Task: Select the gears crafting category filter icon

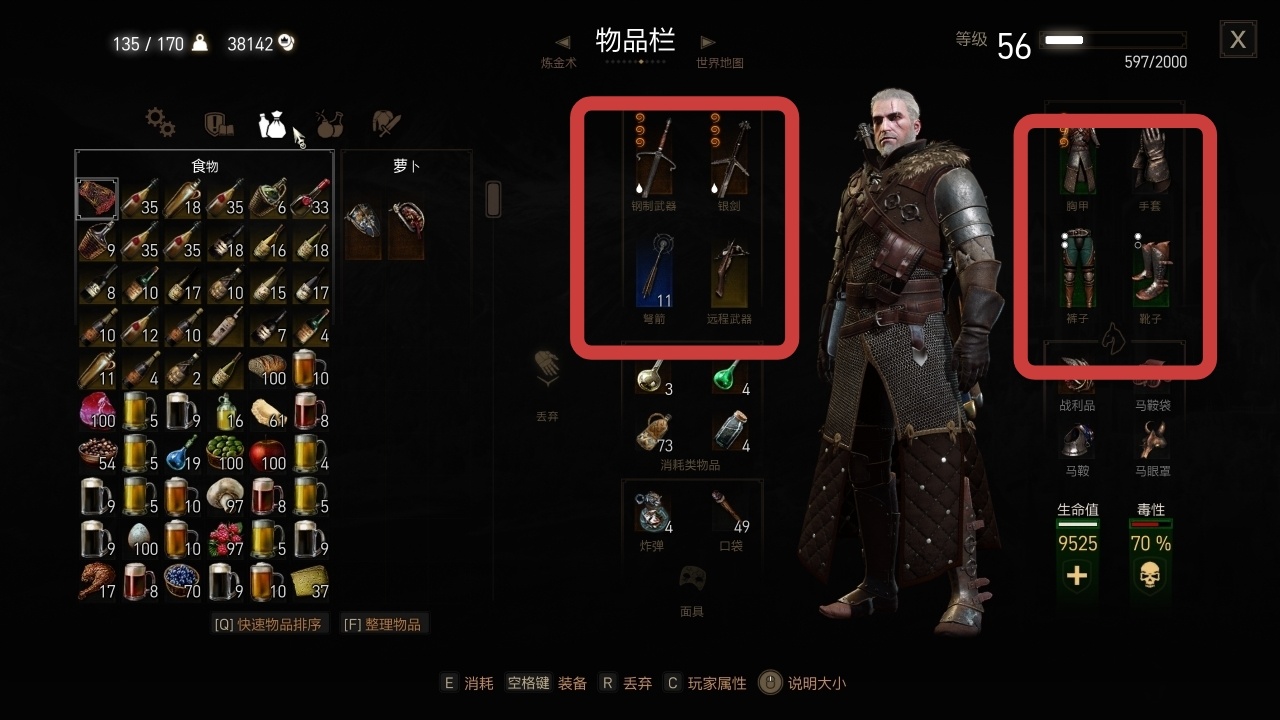Action: click(x=160, y=122)
